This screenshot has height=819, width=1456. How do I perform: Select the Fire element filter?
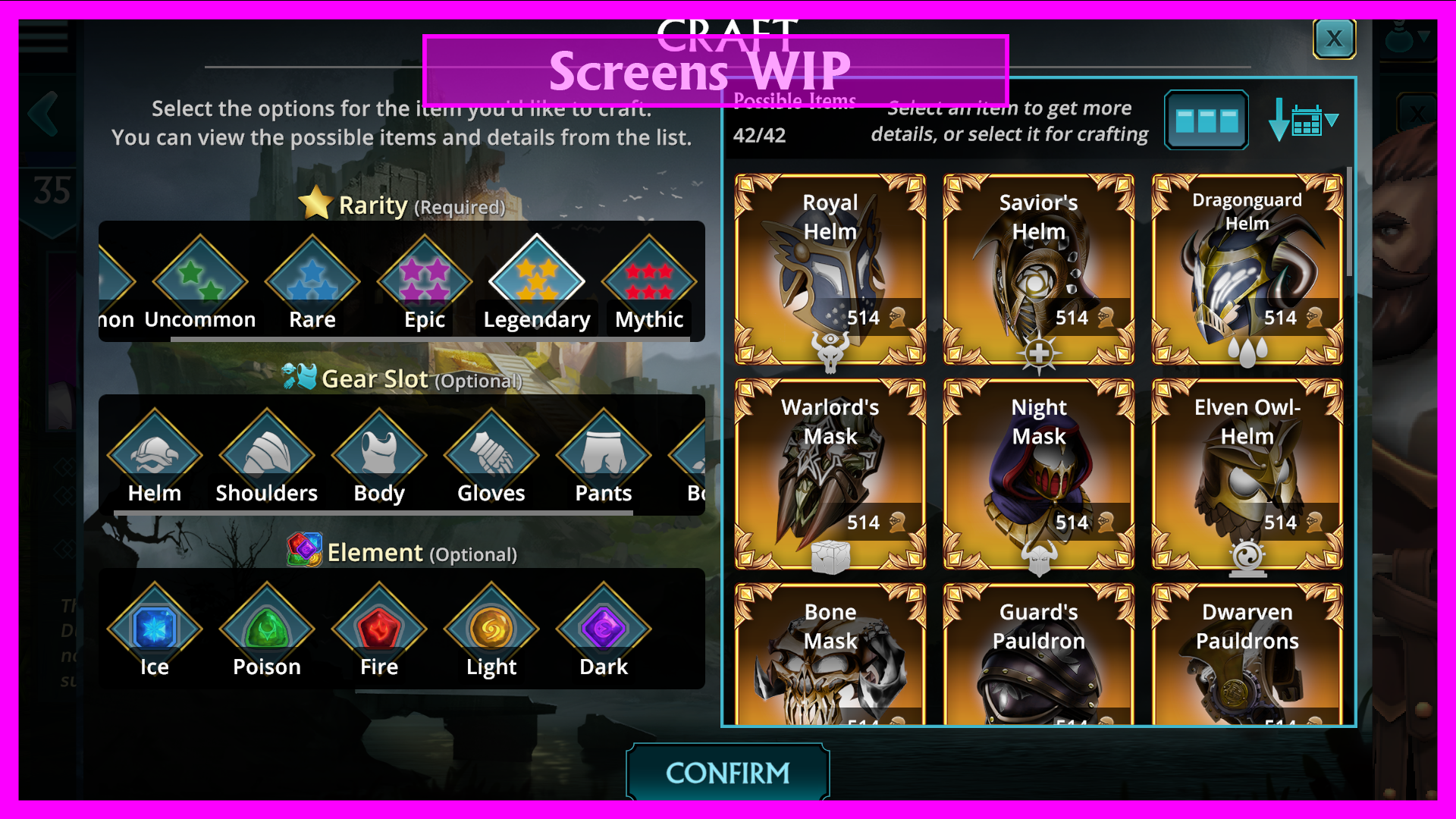click(x=378, y=627)
